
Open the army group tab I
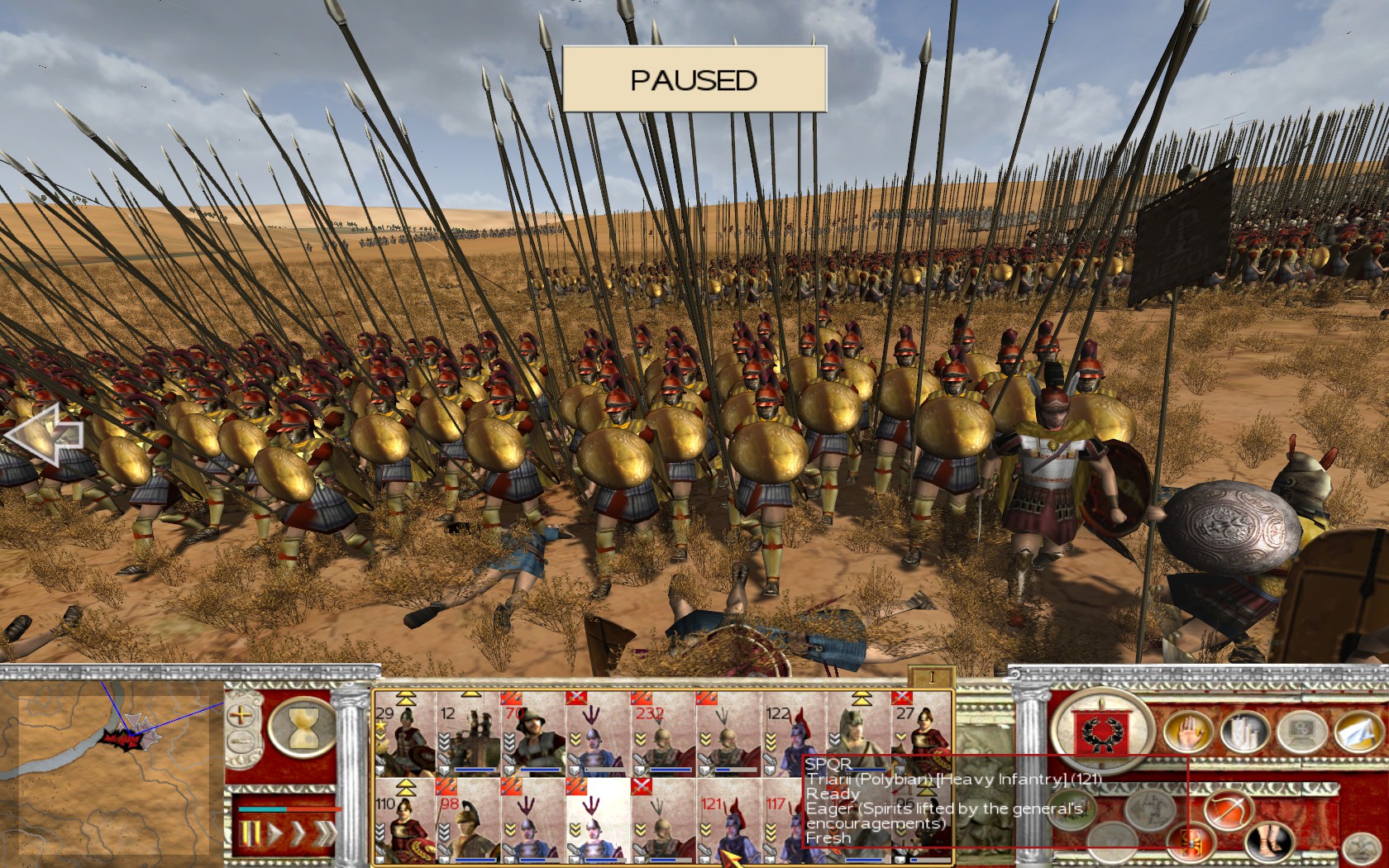point(932,677)
